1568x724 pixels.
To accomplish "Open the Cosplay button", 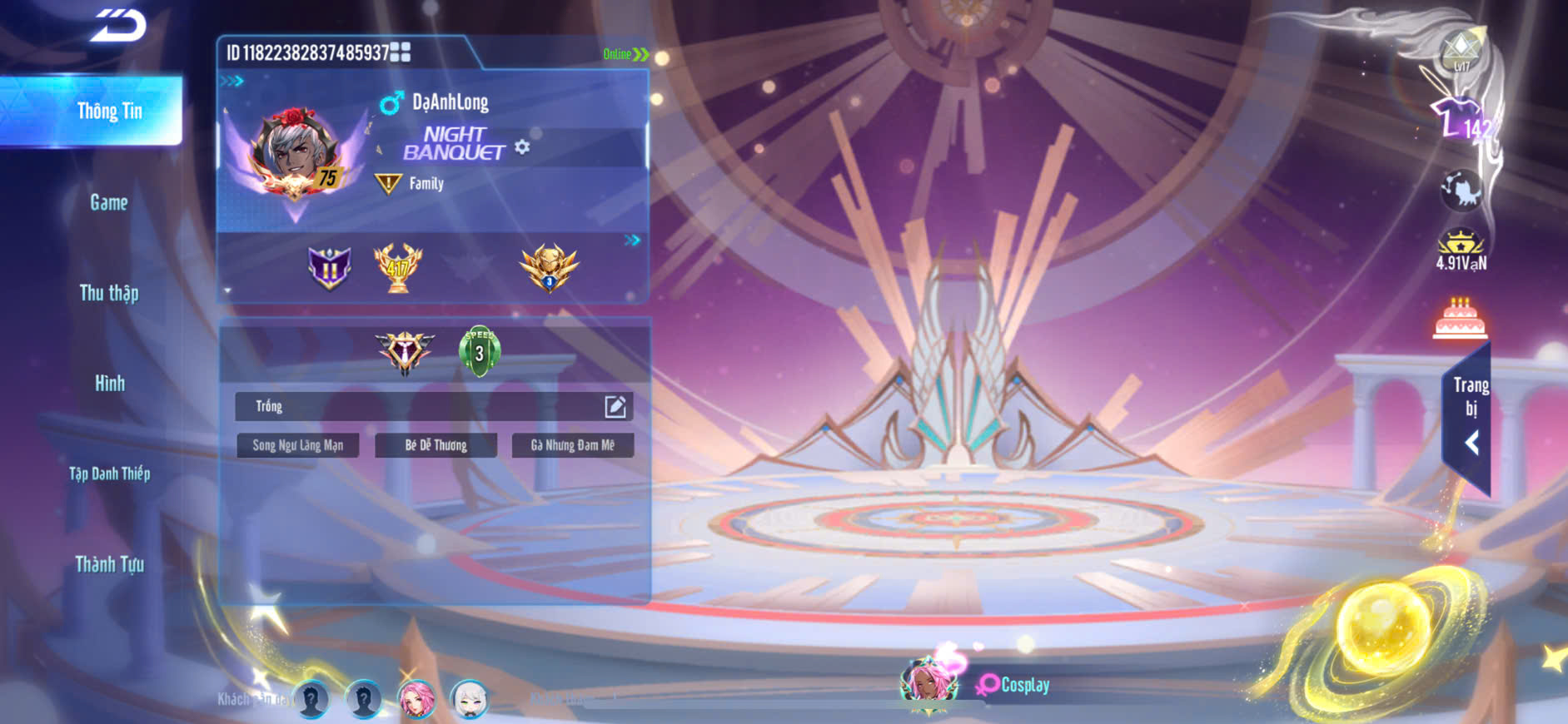I will (1013, 685).
